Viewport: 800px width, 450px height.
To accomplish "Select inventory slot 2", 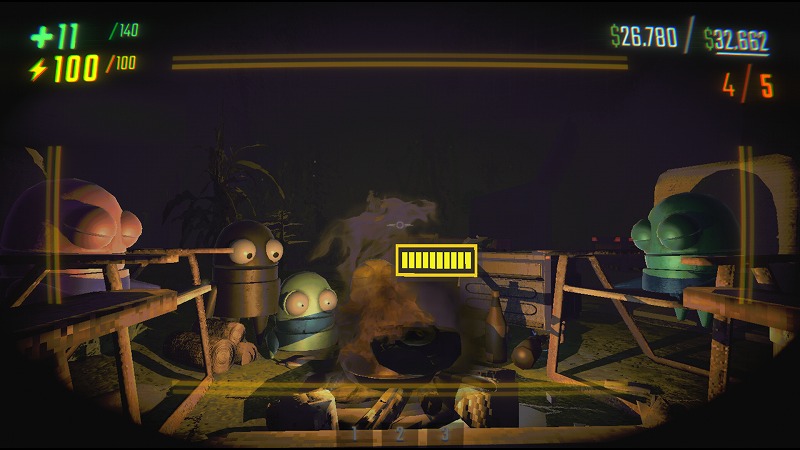I will tap(399, 434).
